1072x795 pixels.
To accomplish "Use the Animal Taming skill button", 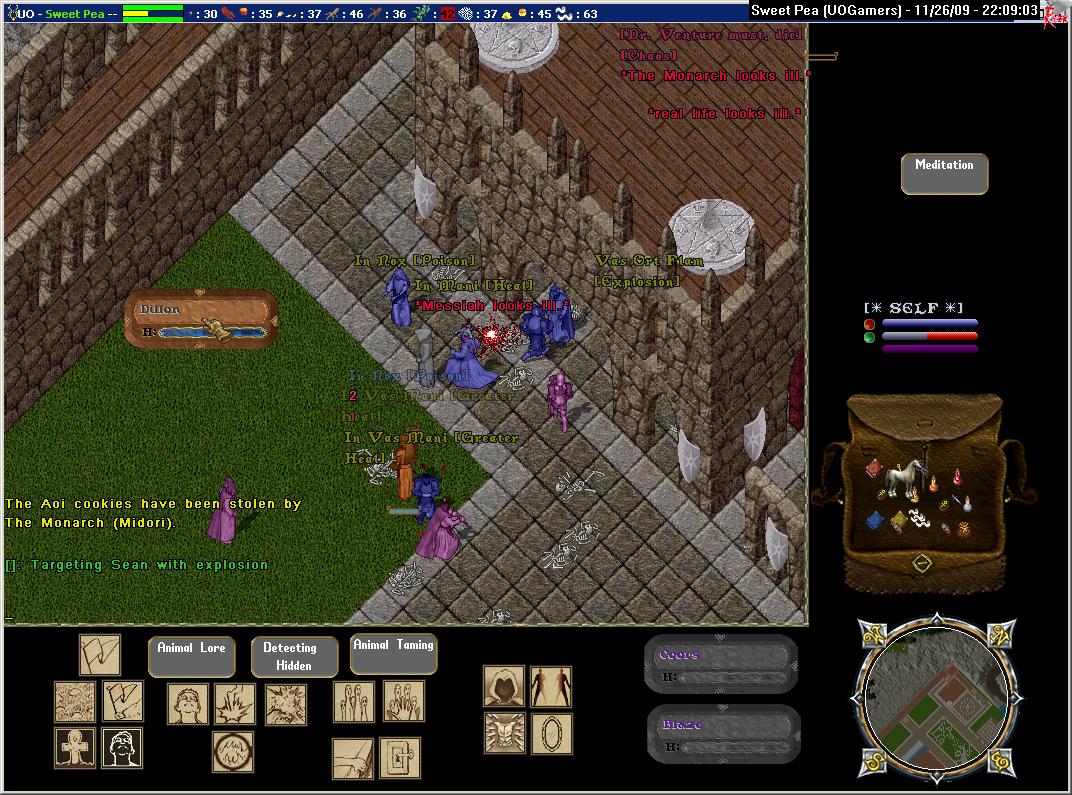I will point(393,654).
